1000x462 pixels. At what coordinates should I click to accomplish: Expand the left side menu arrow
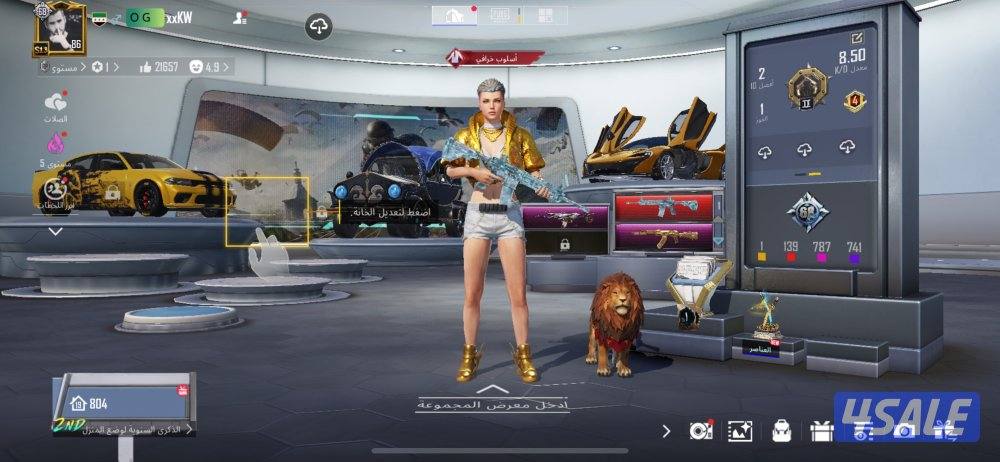[x=56, y=231]
